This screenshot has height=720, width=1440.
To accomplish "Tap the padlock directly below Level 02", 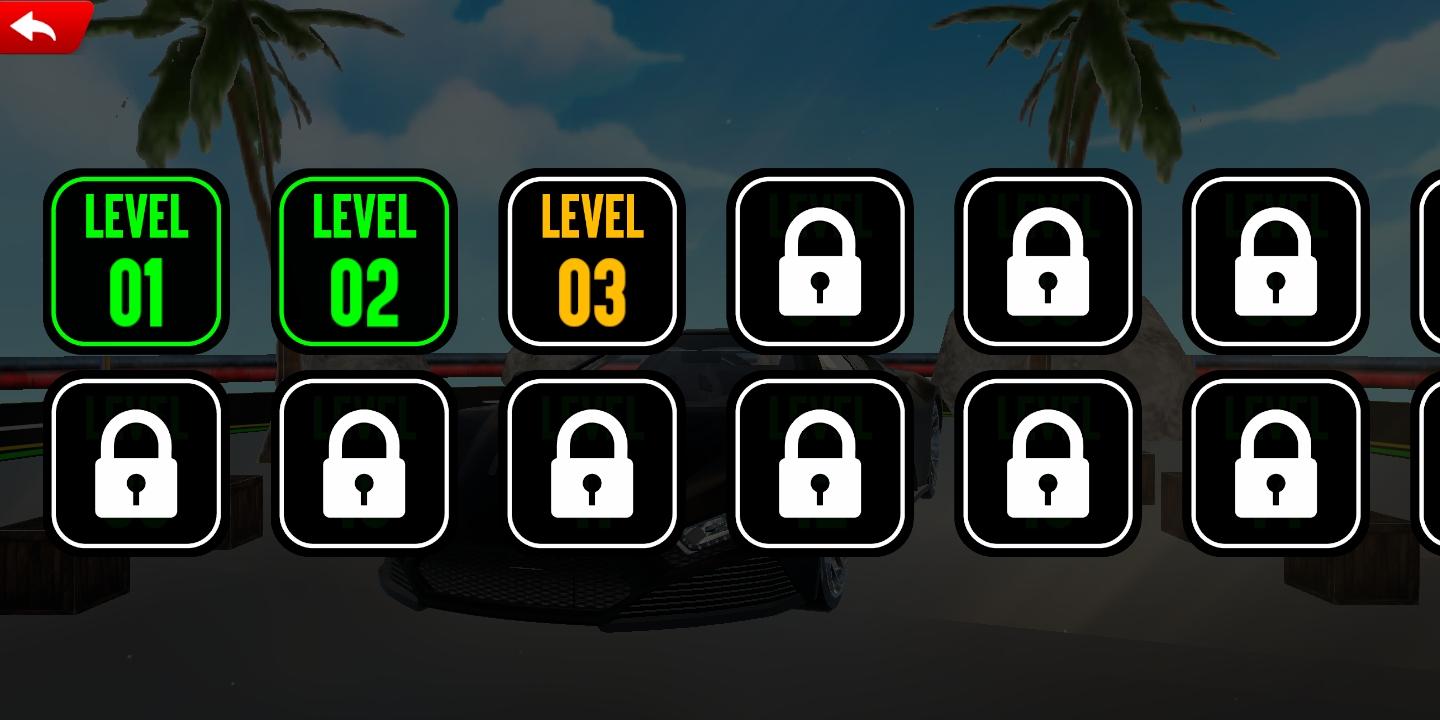I will coord(364,467).
